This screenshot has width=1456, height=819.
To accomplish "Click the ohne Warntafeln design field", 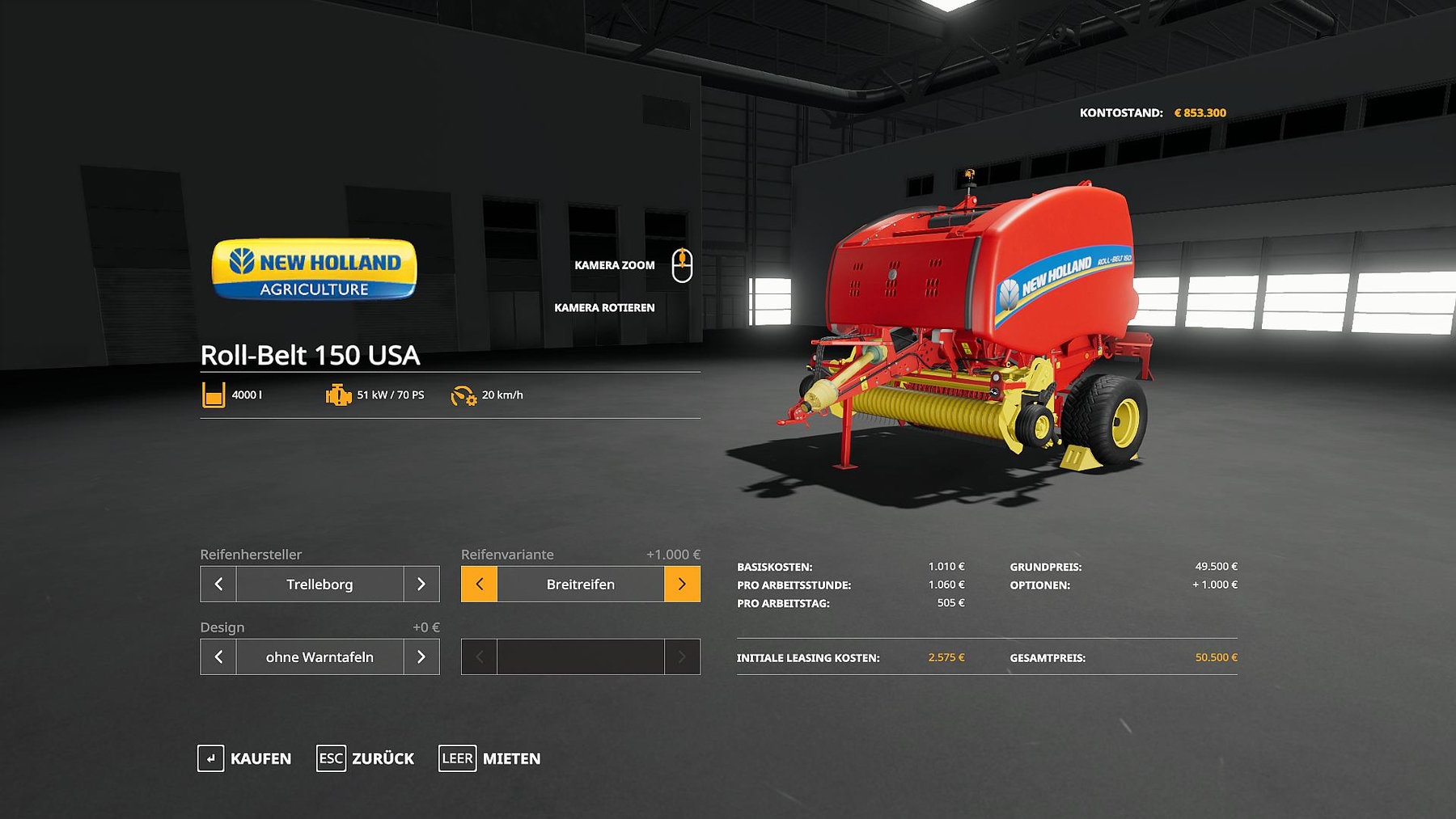I will coord(320,656).
